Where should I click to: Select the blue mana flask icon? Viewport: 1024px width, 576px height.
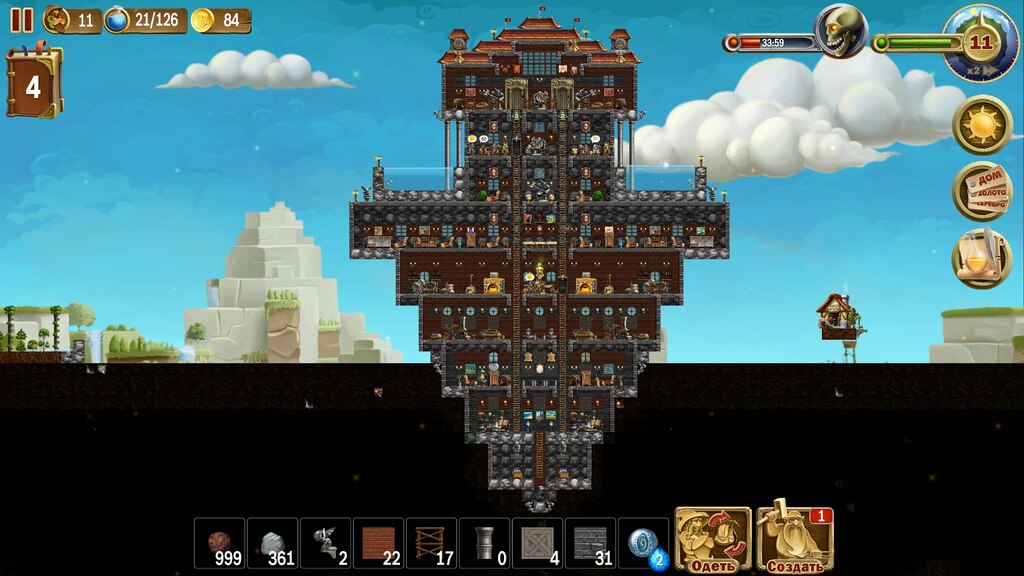click(117, 20)
